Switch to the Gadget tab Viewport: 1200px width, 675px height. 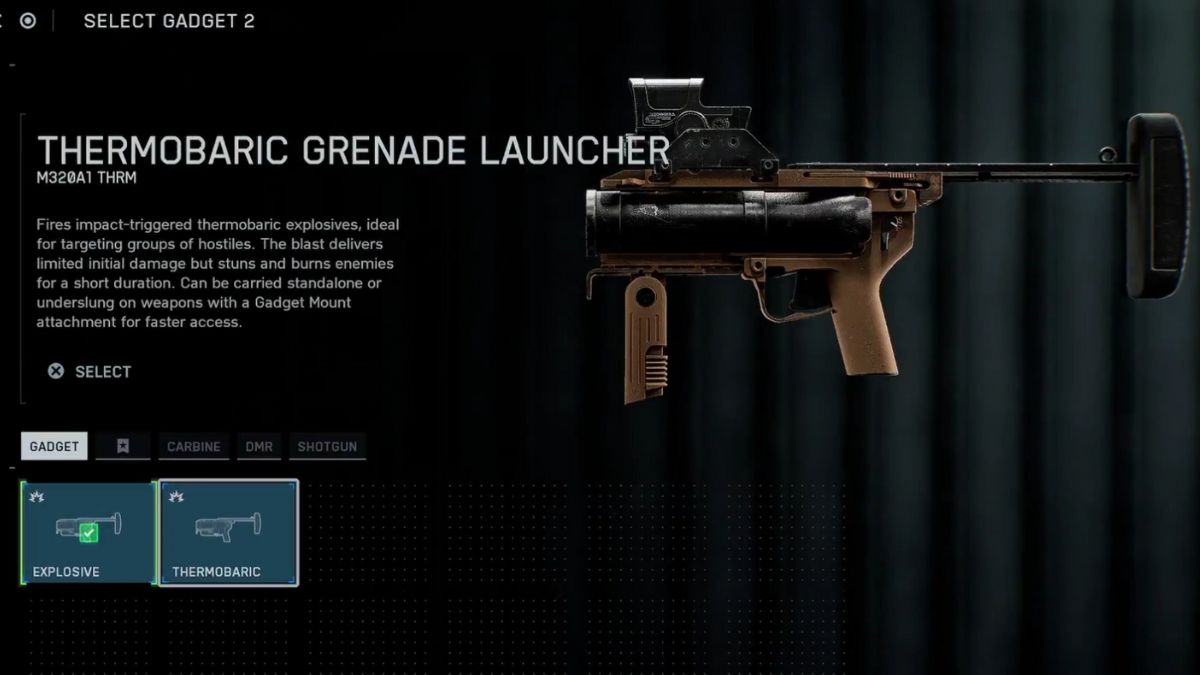(x=54, y=446)
